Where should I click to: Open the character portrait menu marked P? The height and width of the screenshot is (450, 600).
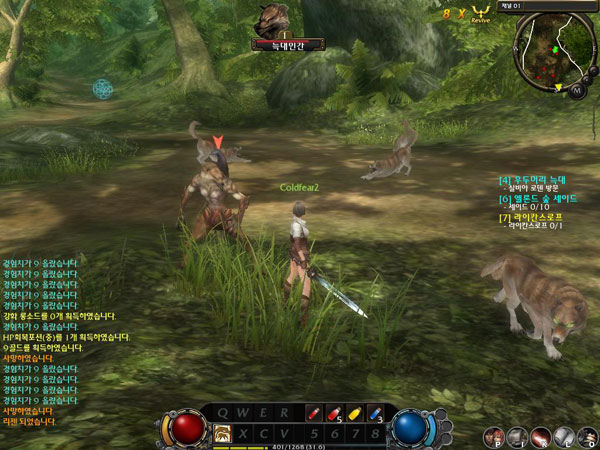pyautogui.click(x=494, y=436)
